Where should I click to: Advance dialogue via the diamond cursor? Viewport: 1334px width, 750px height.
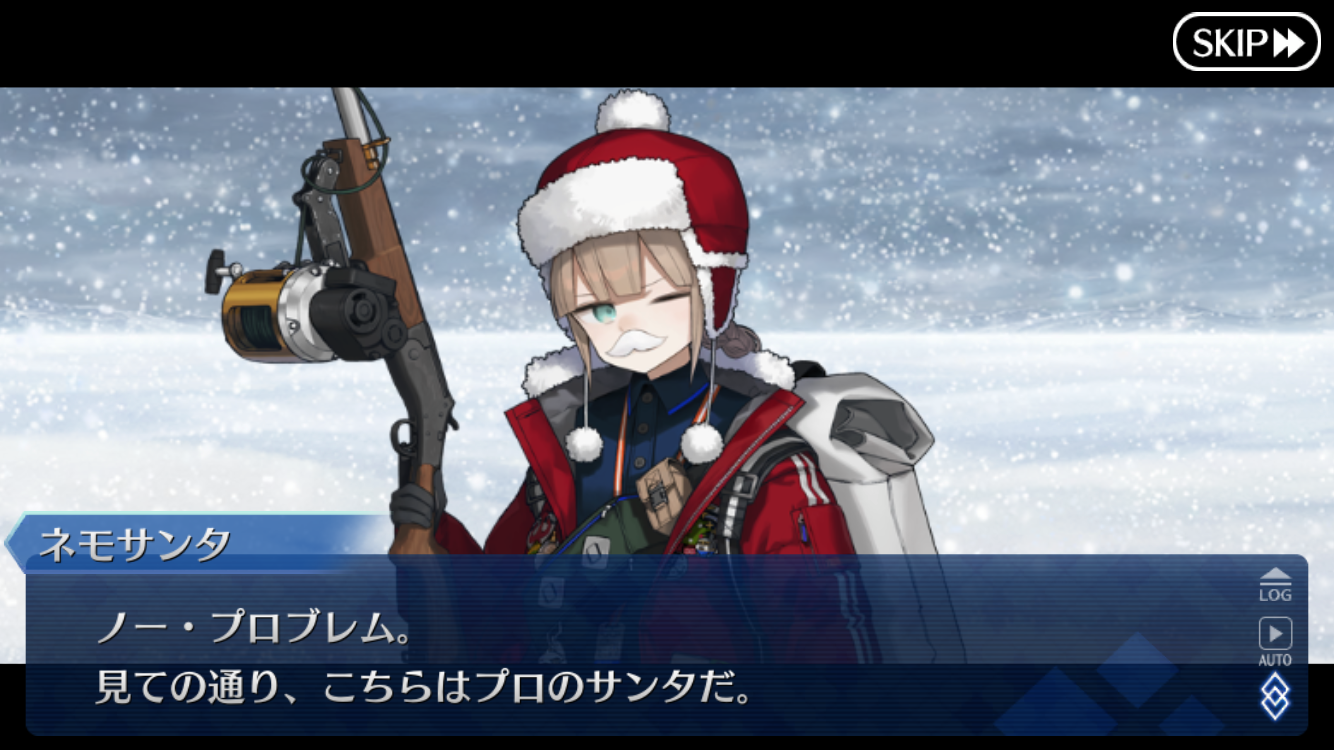coord(1274,696)
